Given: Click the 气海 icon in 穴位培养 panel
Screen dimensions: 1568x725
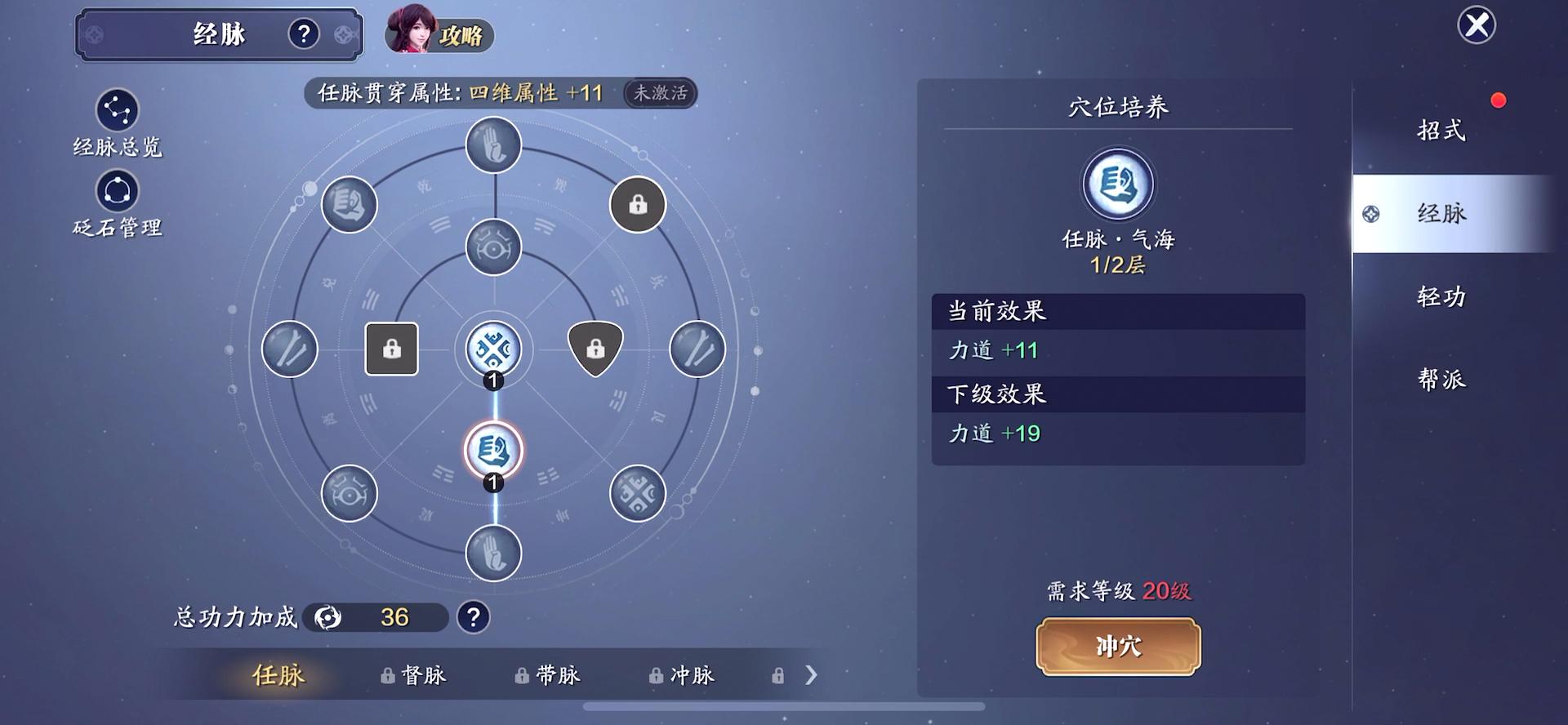Looking at the screenshot, I should 1119,185.
